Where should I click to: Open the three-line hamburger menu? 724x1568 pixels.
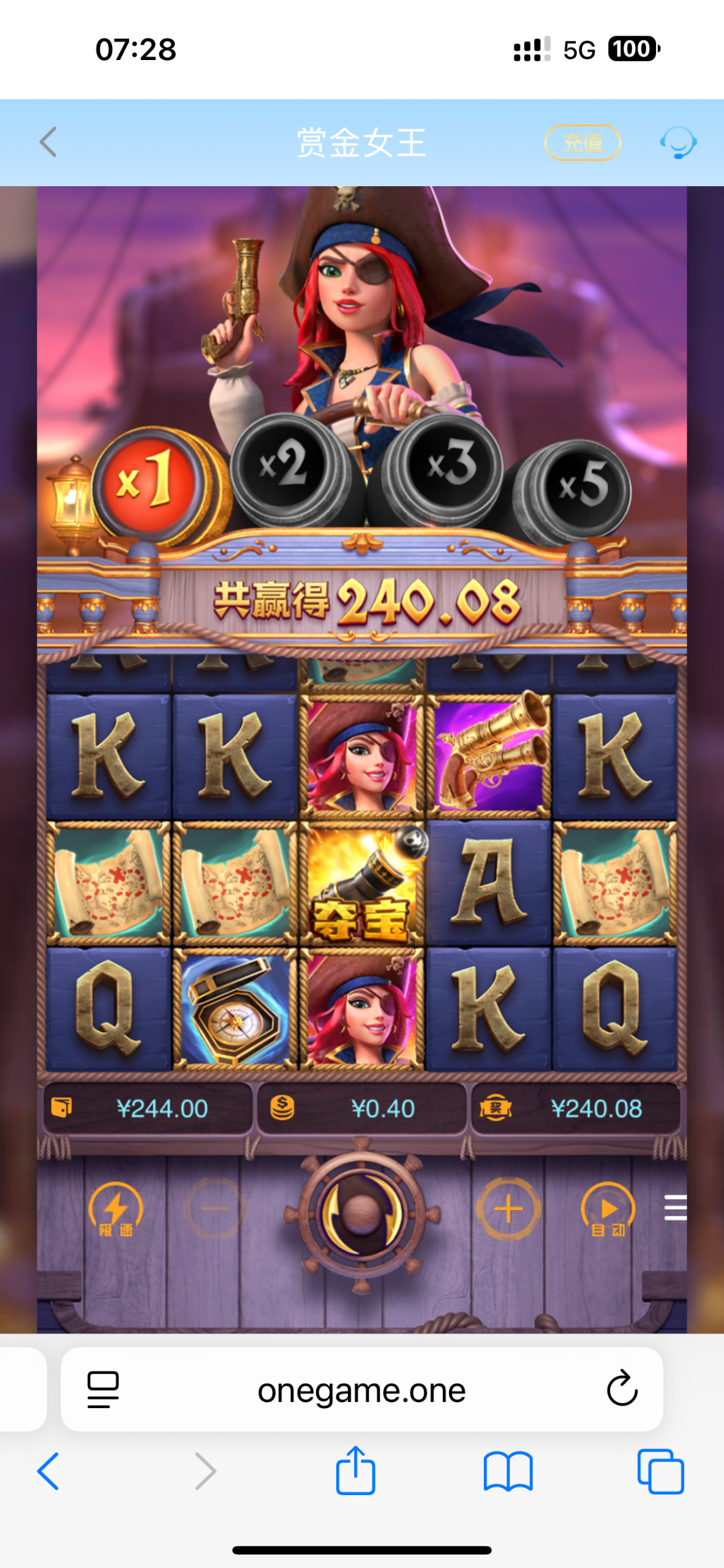tap(675, 1207)
